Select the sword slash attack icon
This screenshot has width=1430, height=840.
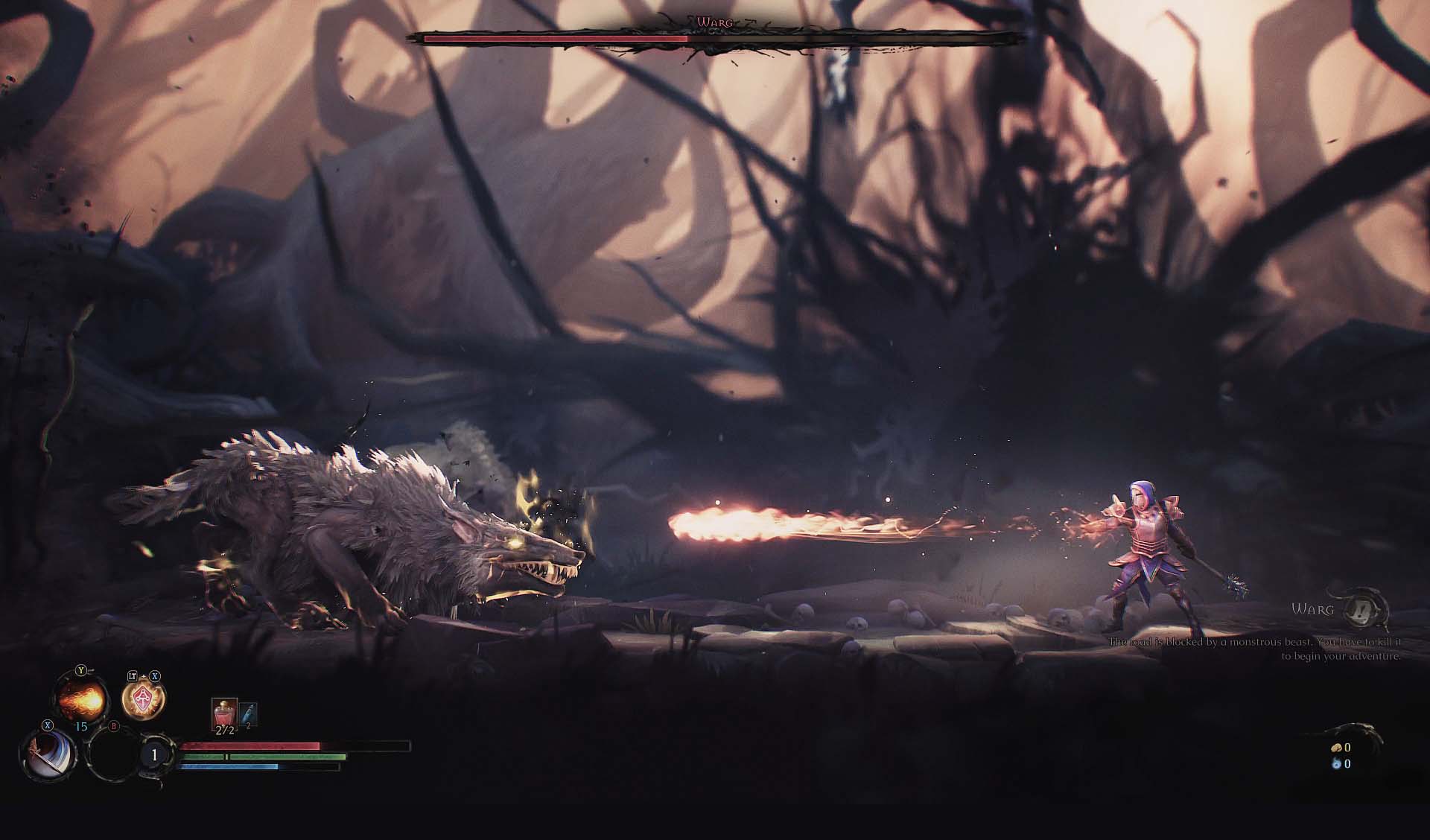(x=48, y=754)
